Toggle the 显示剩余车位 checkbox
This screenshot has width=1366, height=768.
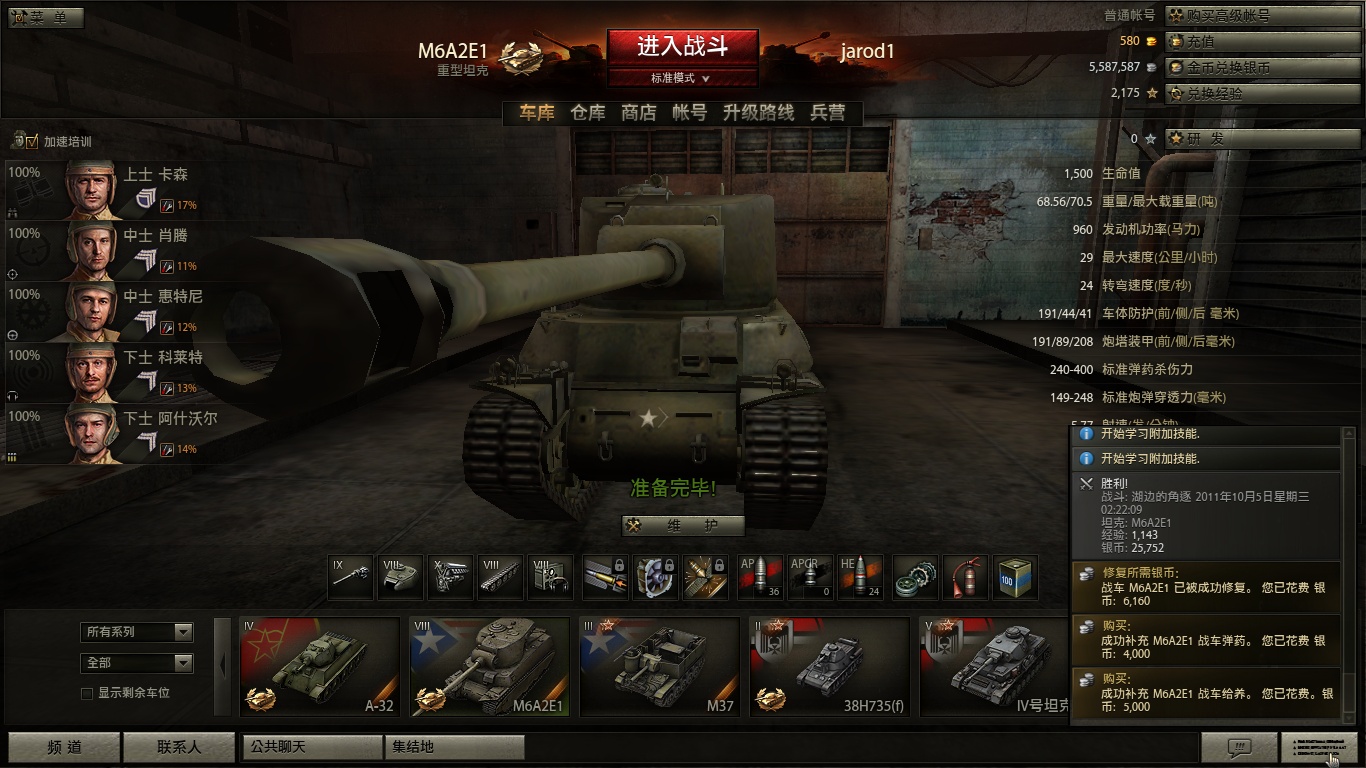click(87, 693)
